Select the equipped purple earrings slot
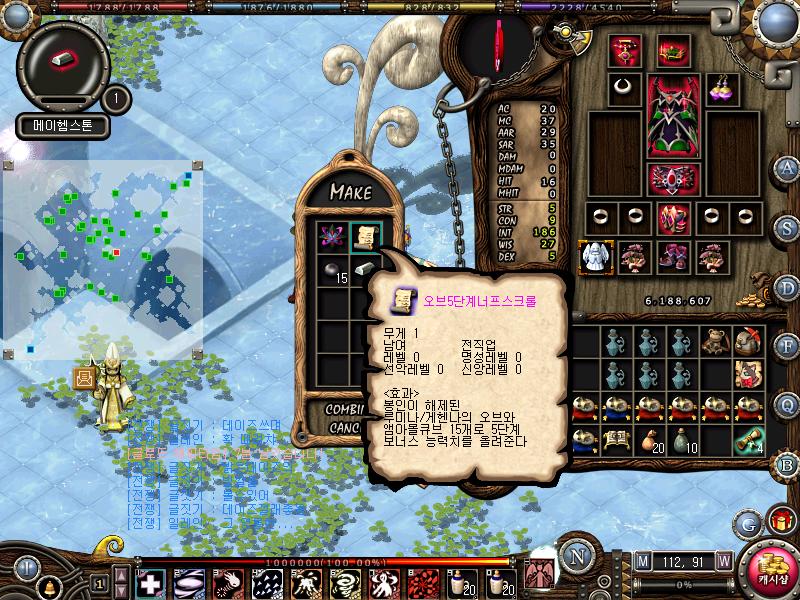 (722, 88)
